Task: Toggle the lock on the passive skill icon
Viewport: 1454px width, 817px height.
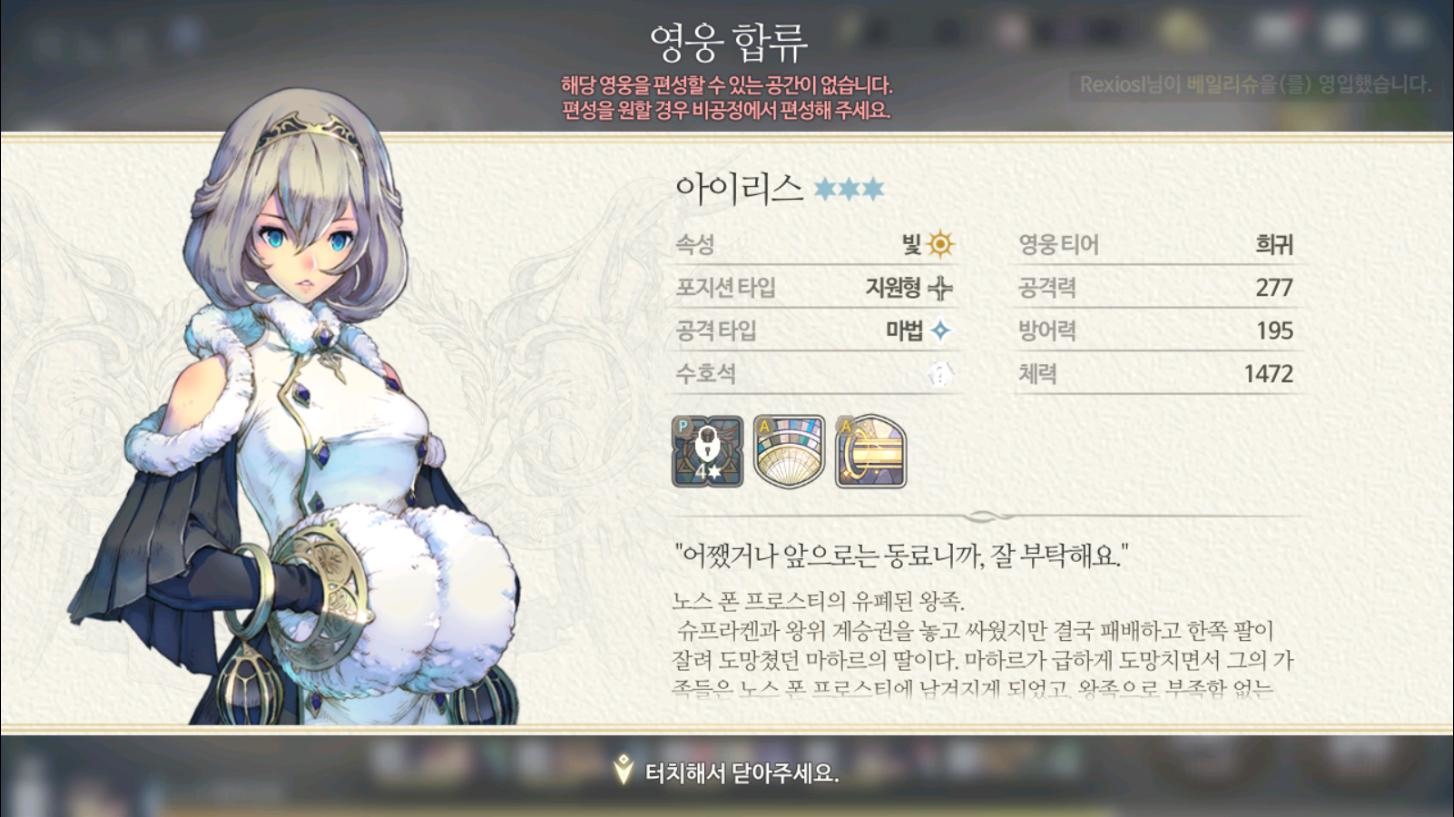Action: (705, 443)
